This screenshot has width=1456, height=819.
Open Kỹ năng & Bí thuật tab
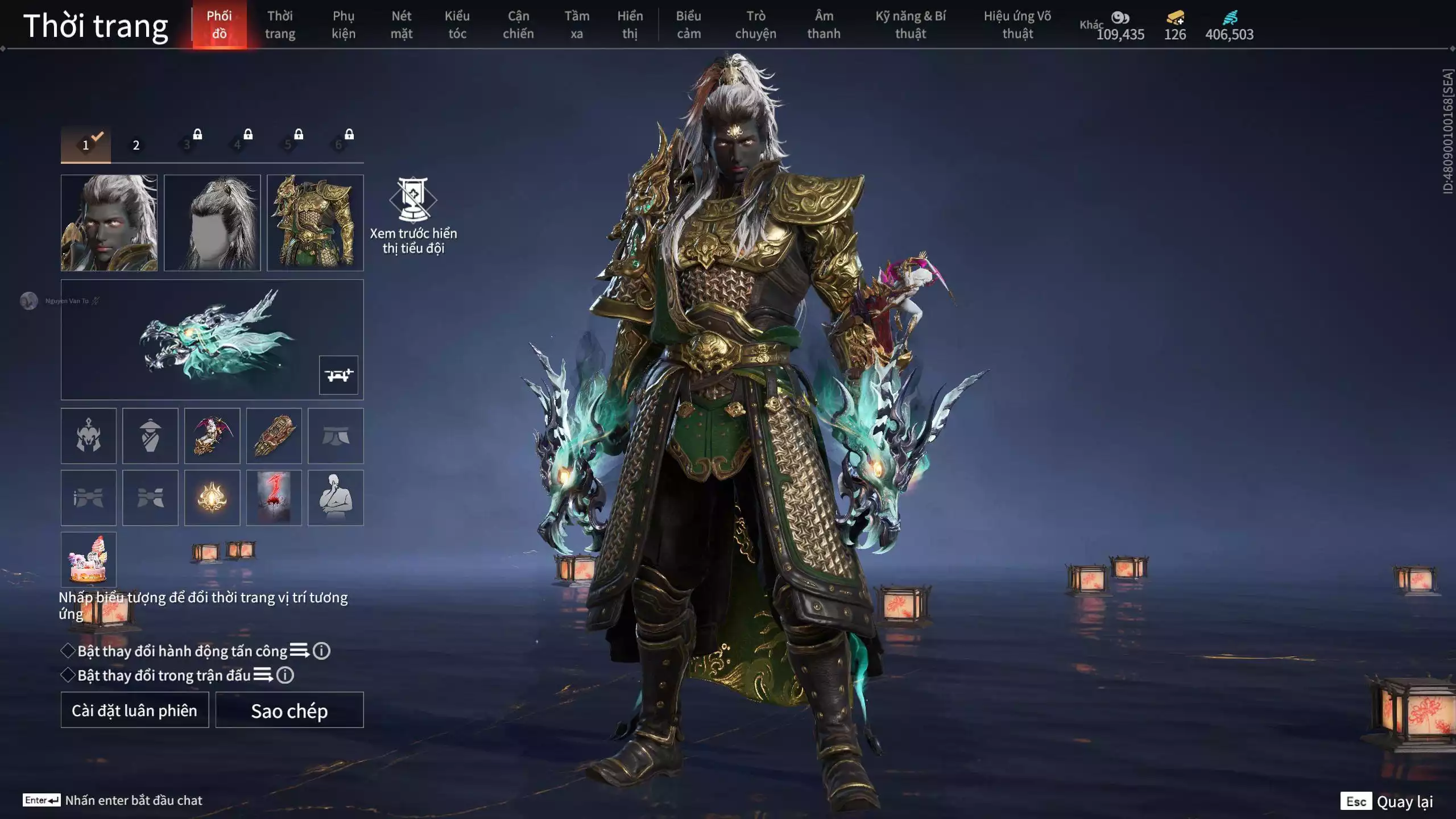(x=910, y=24)
